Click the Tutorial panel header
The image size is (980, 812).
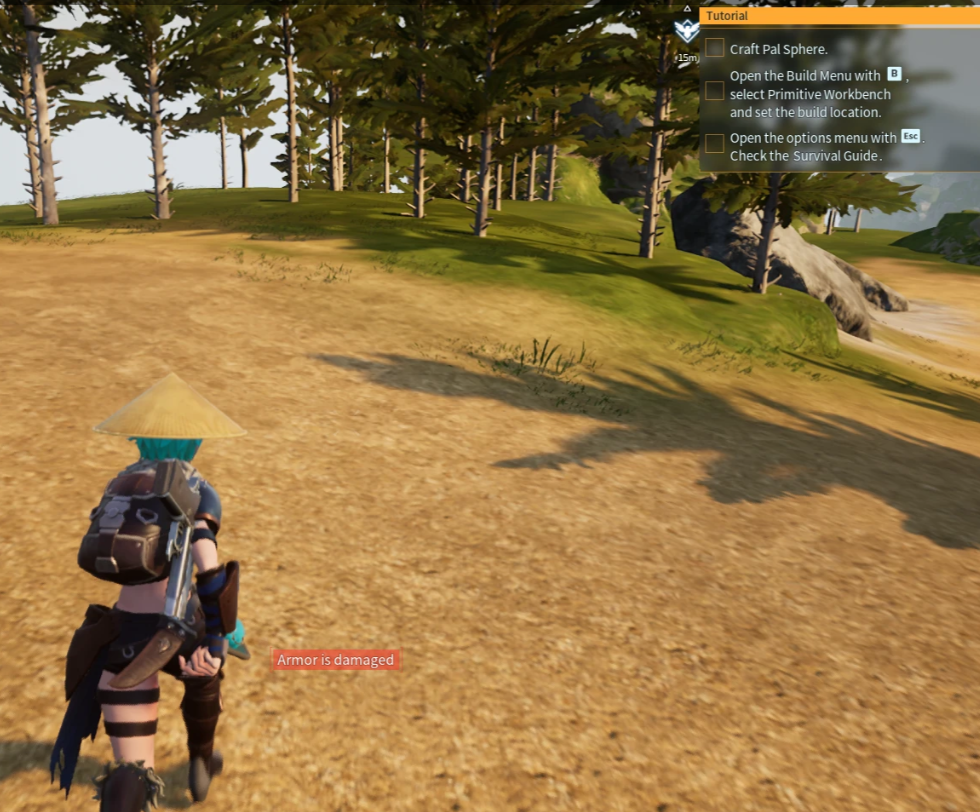pos(838,16)
